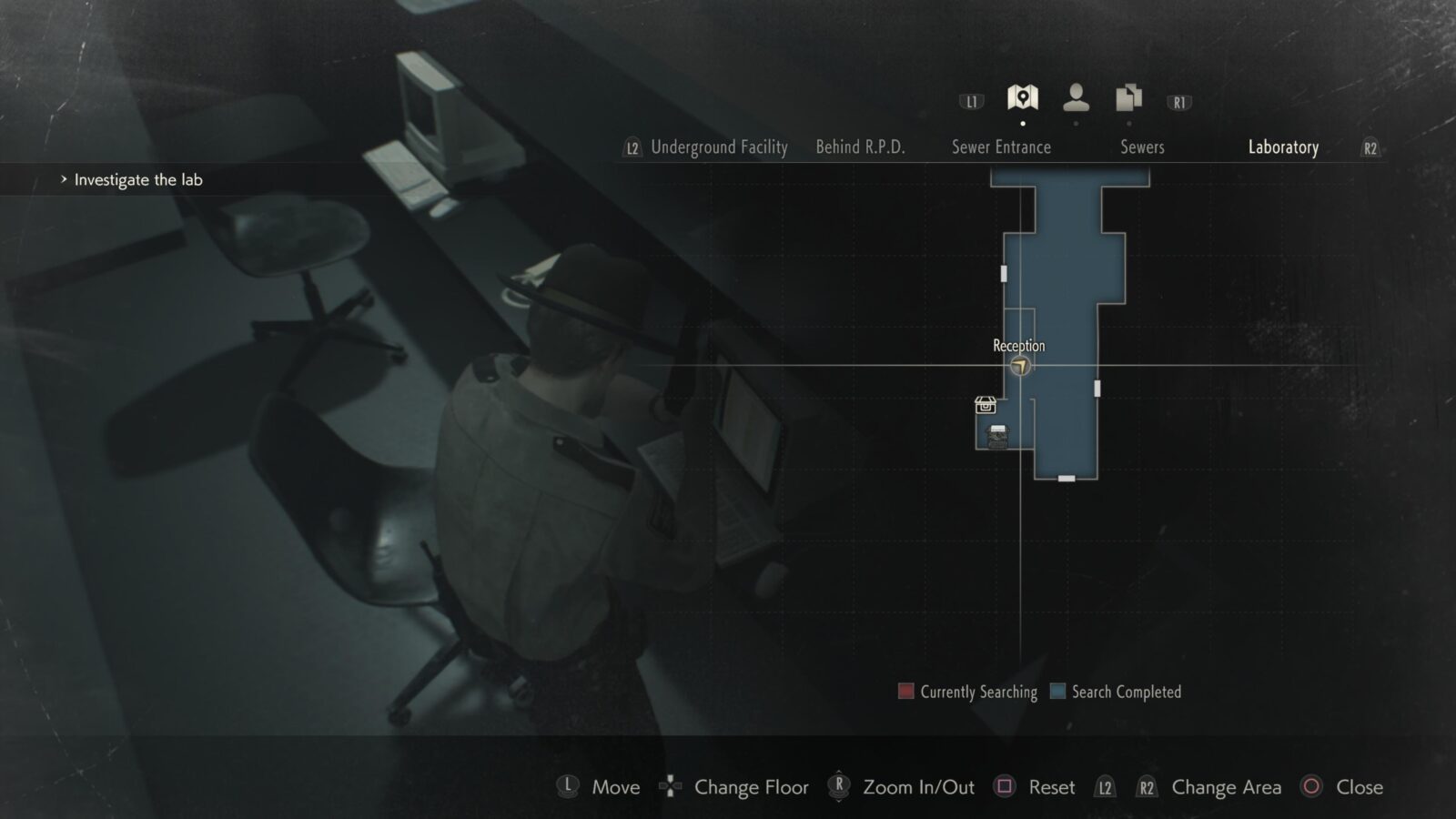The width and height of the screenshot is (1456, 819).
Task: Click the square Reset icon in the controls bar
Action: 1005,787
